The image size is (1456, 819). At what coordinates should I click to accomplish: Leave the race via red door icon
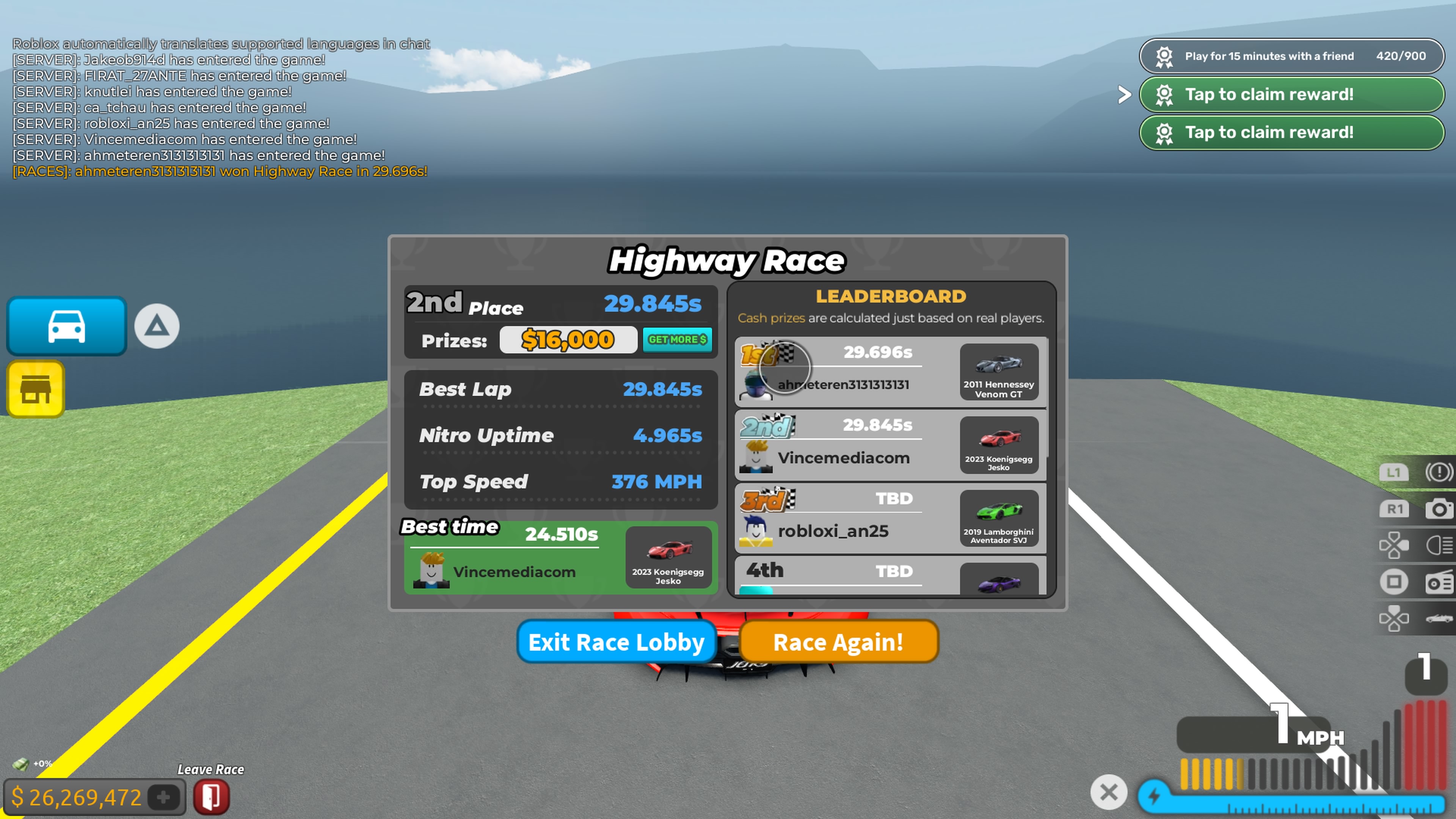pos(212,797)
